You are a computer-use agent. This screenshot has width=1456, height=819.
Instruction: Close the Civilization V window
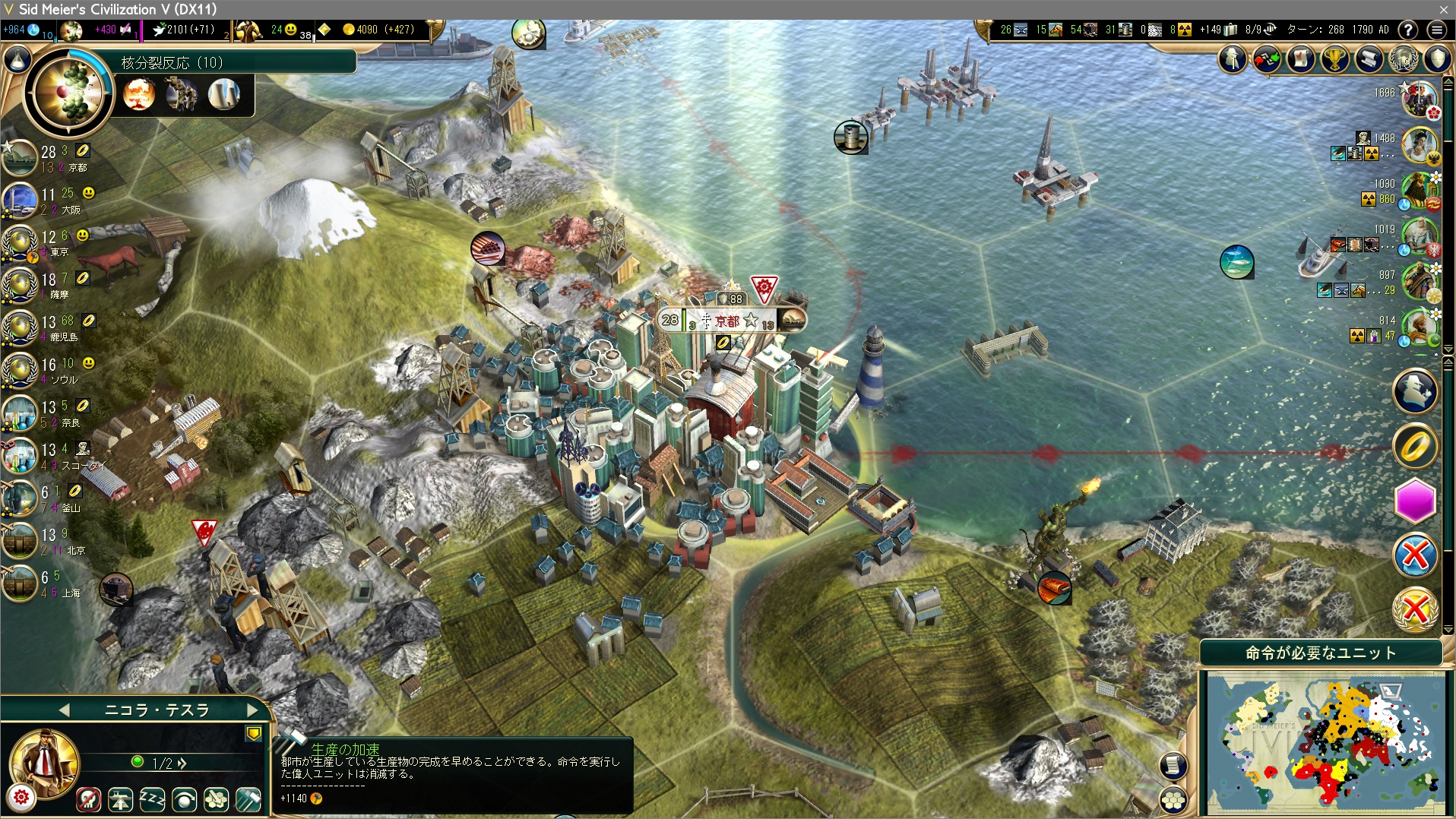point(1443,9)
